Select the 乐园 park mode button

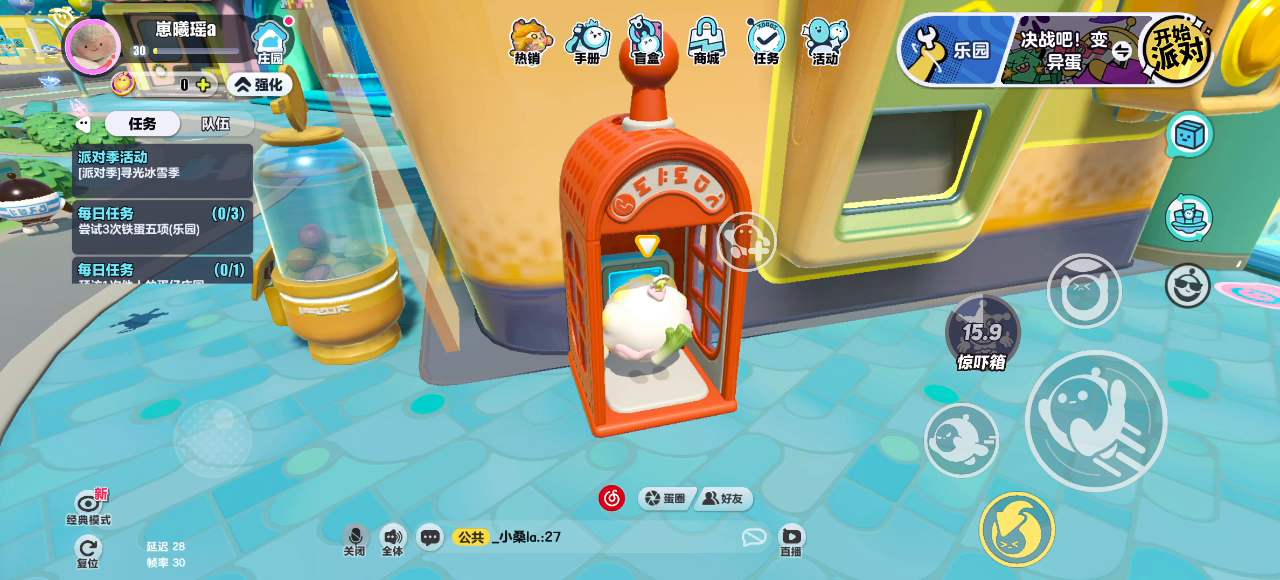(956, 49)
